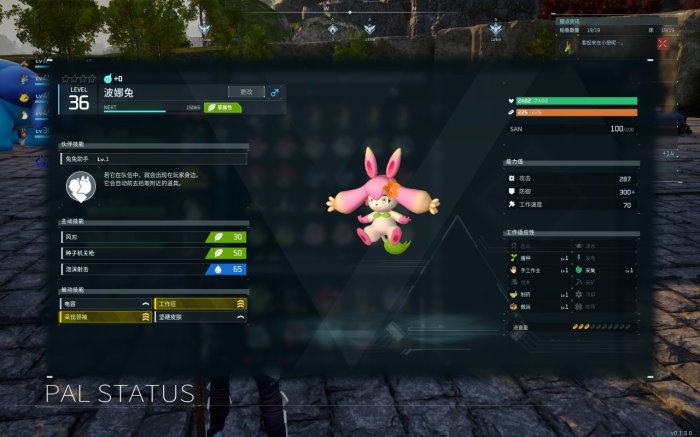Image resolution: width=700 pixels, height=437 pixels.
Task: Click the 更改 rename button
Action: 246,92
